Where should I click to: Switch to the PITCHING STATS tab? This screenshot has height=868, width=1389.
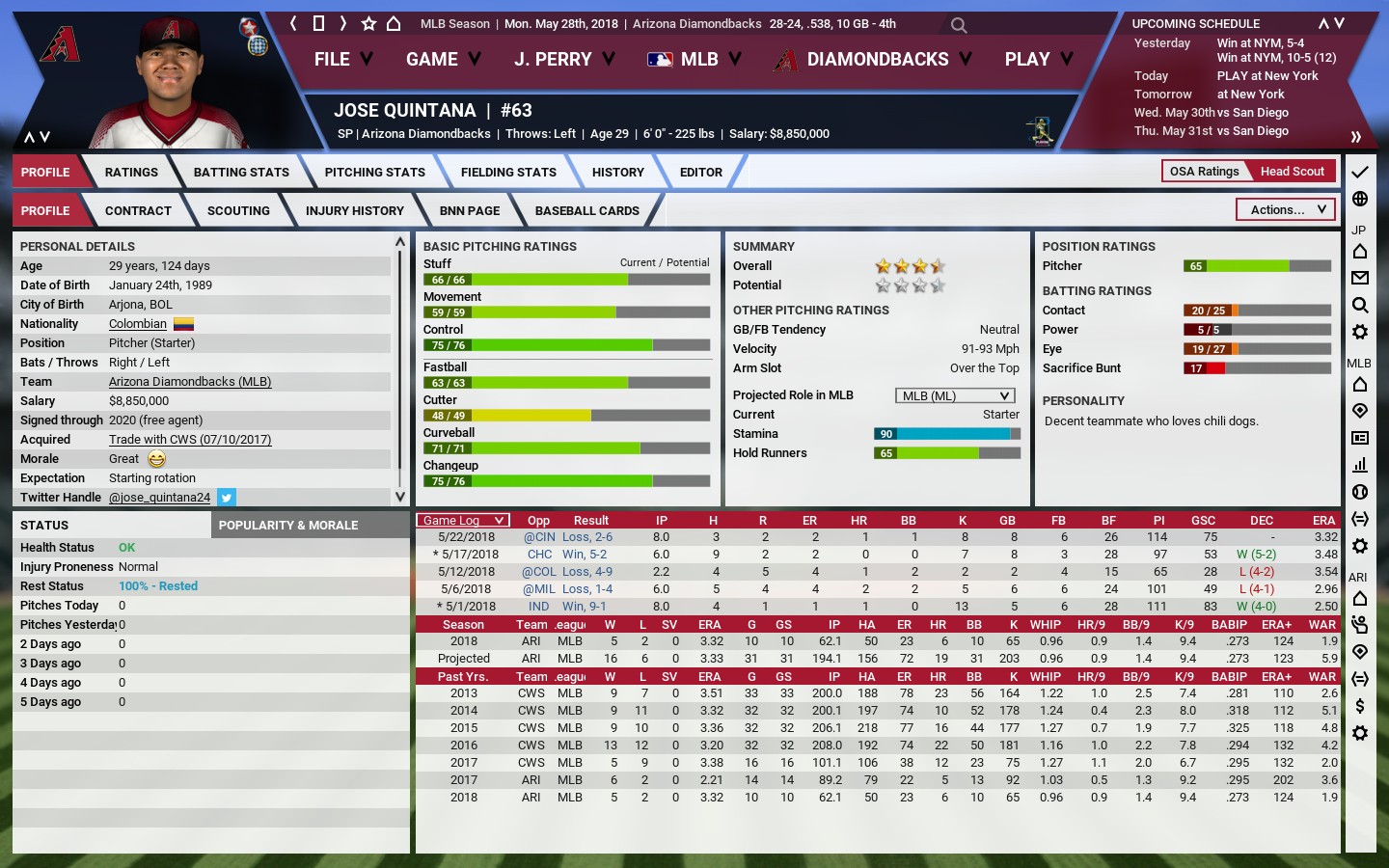(374, 173)
